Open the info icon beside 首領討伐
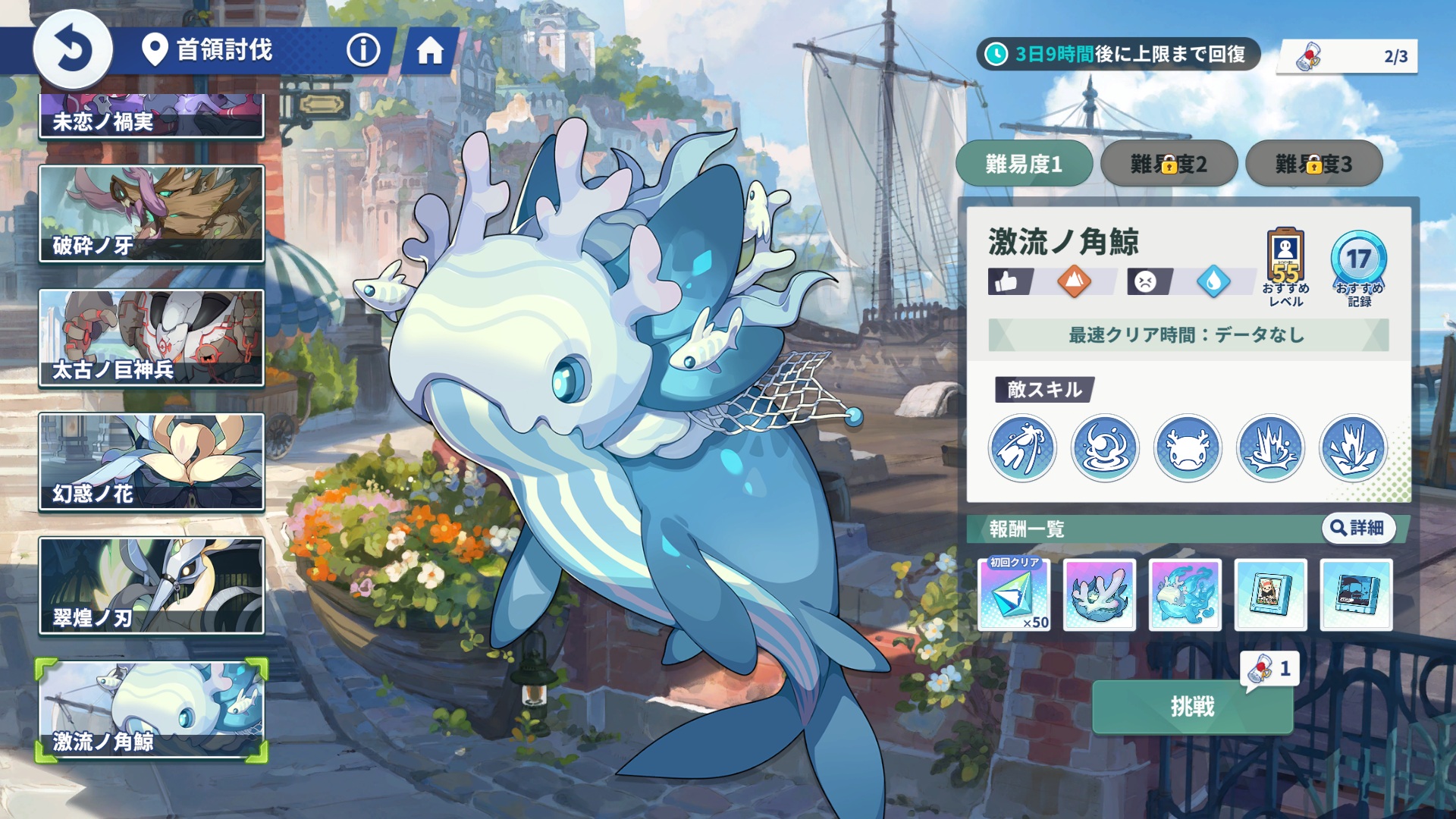The width and height of the screenshot is (1456, 819). click(363, 51)
